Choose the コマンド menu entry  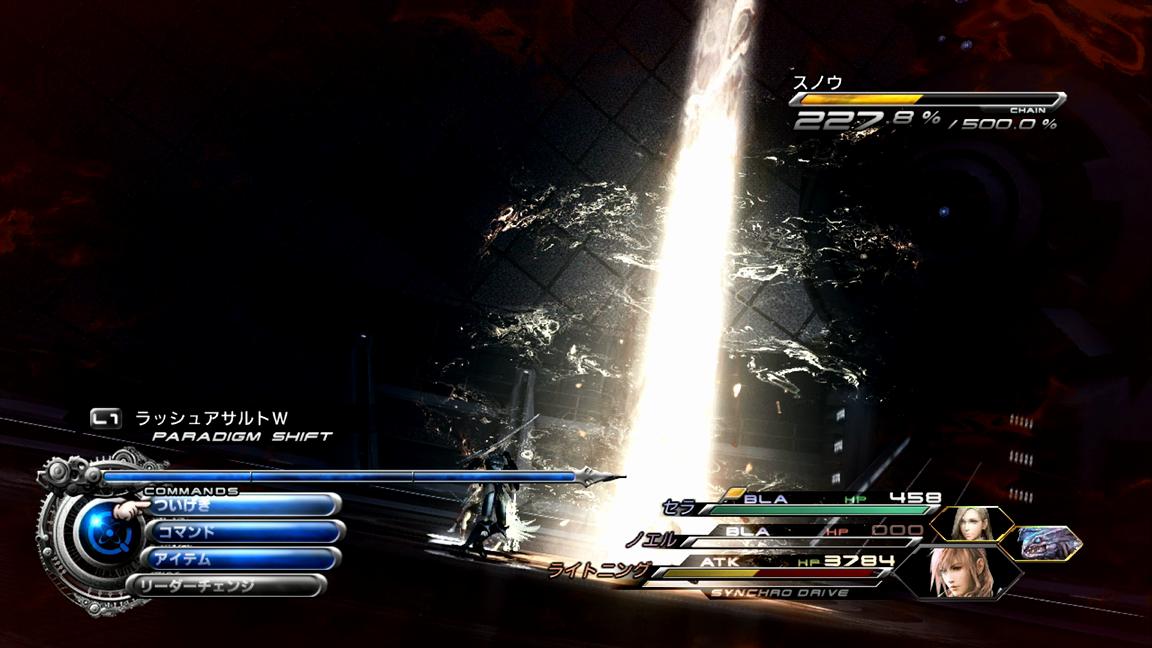(x=245, y=532)
